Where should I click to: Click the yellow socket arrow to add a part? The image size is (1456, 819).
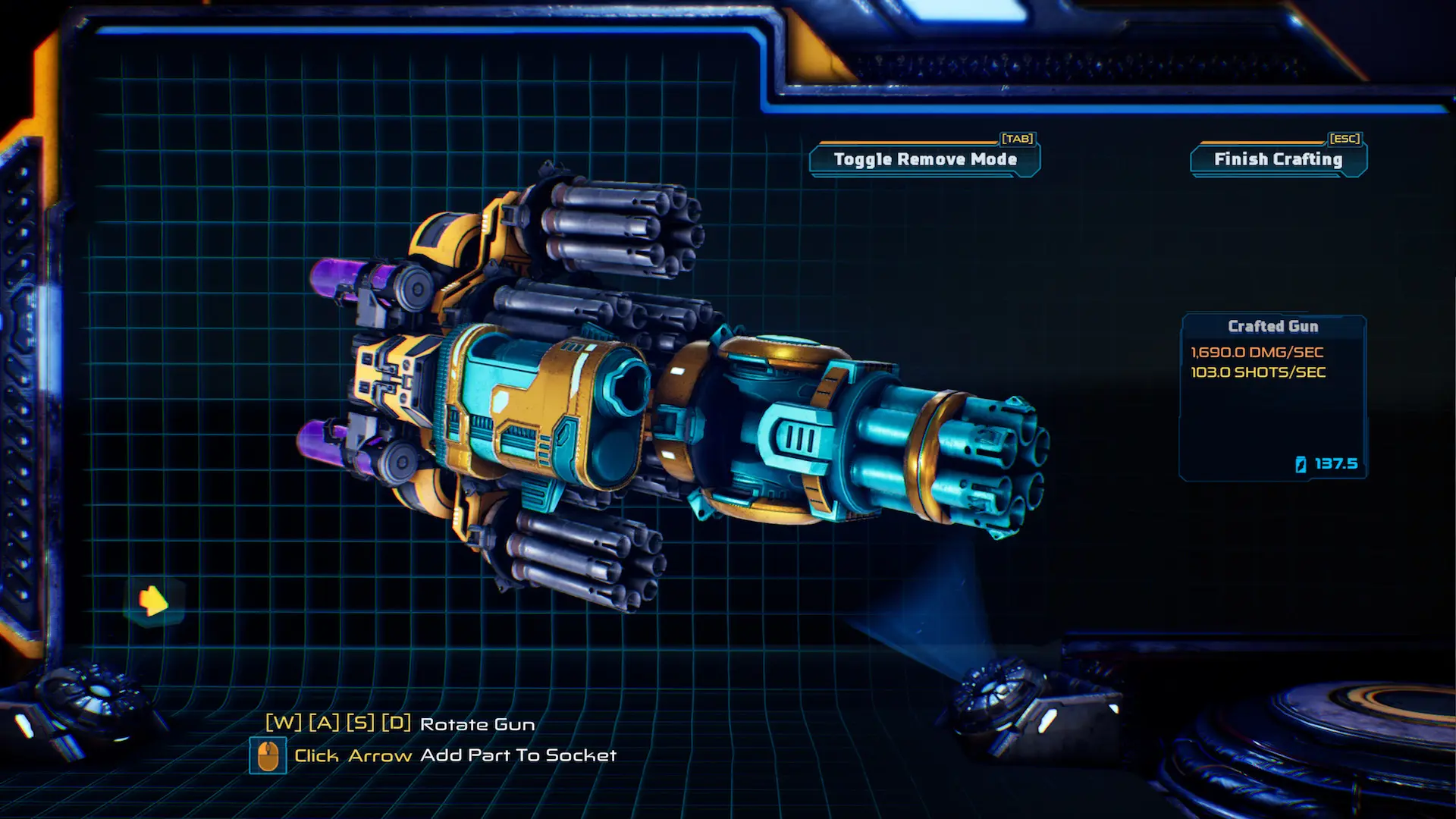[x=154, y=600]
